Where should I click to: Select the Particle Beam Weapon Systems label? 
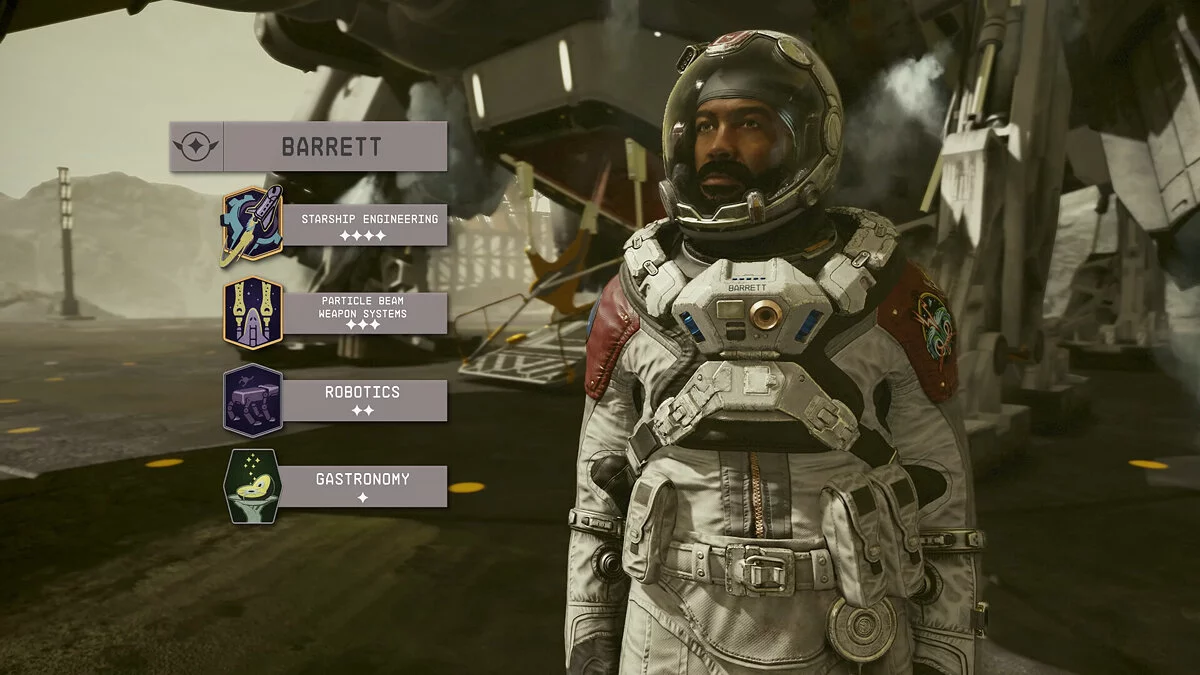(x=364, y=312)
